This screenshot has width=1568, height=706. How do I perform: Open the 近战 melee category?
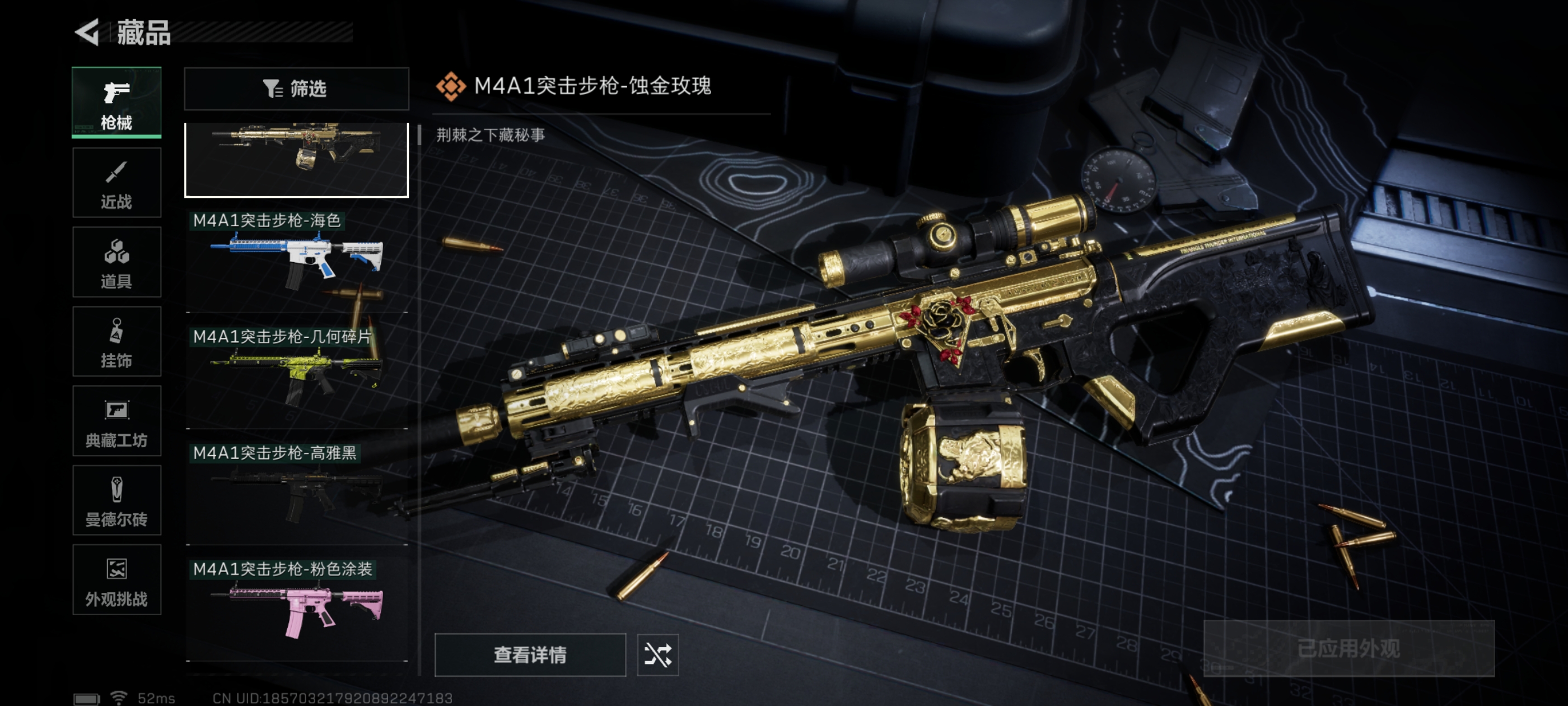[116, 182]
